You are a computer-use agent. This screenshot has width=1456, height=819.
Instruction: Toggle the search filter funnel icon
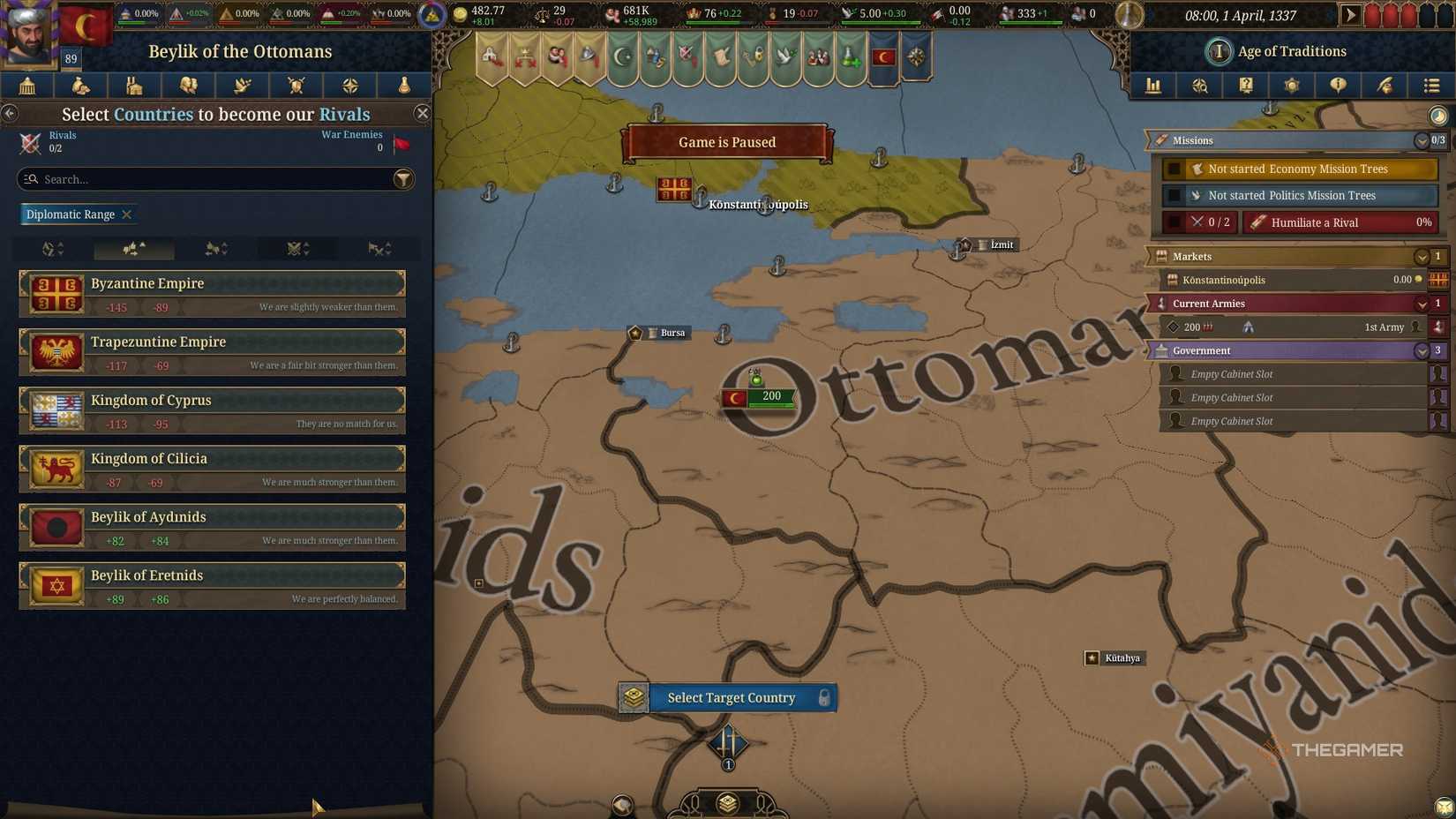coord(403,179)
